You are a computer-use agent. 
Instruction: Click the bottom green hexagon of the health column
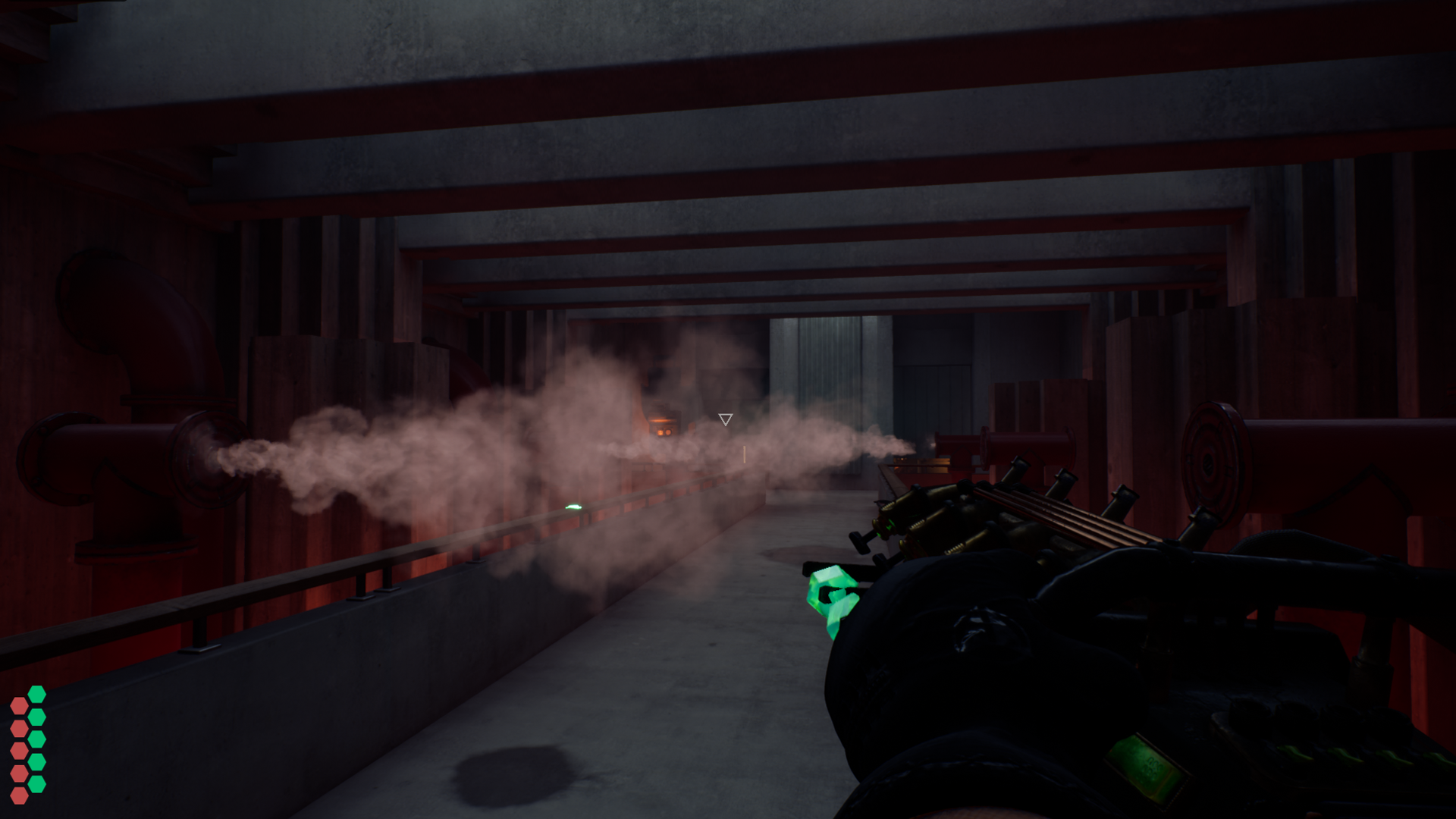pos(36,782)
